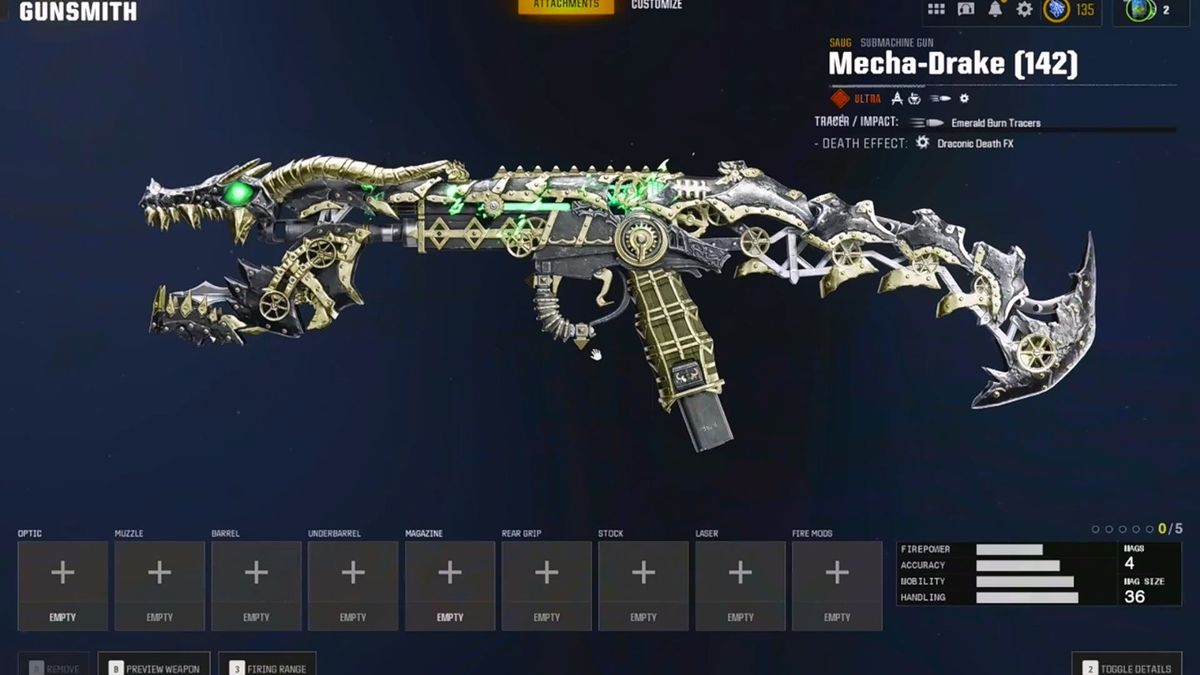Viewport: 1200px width, 675px height.
Task: Choose the Muzzle attachment slot
Action: click(x=160, y=585)
